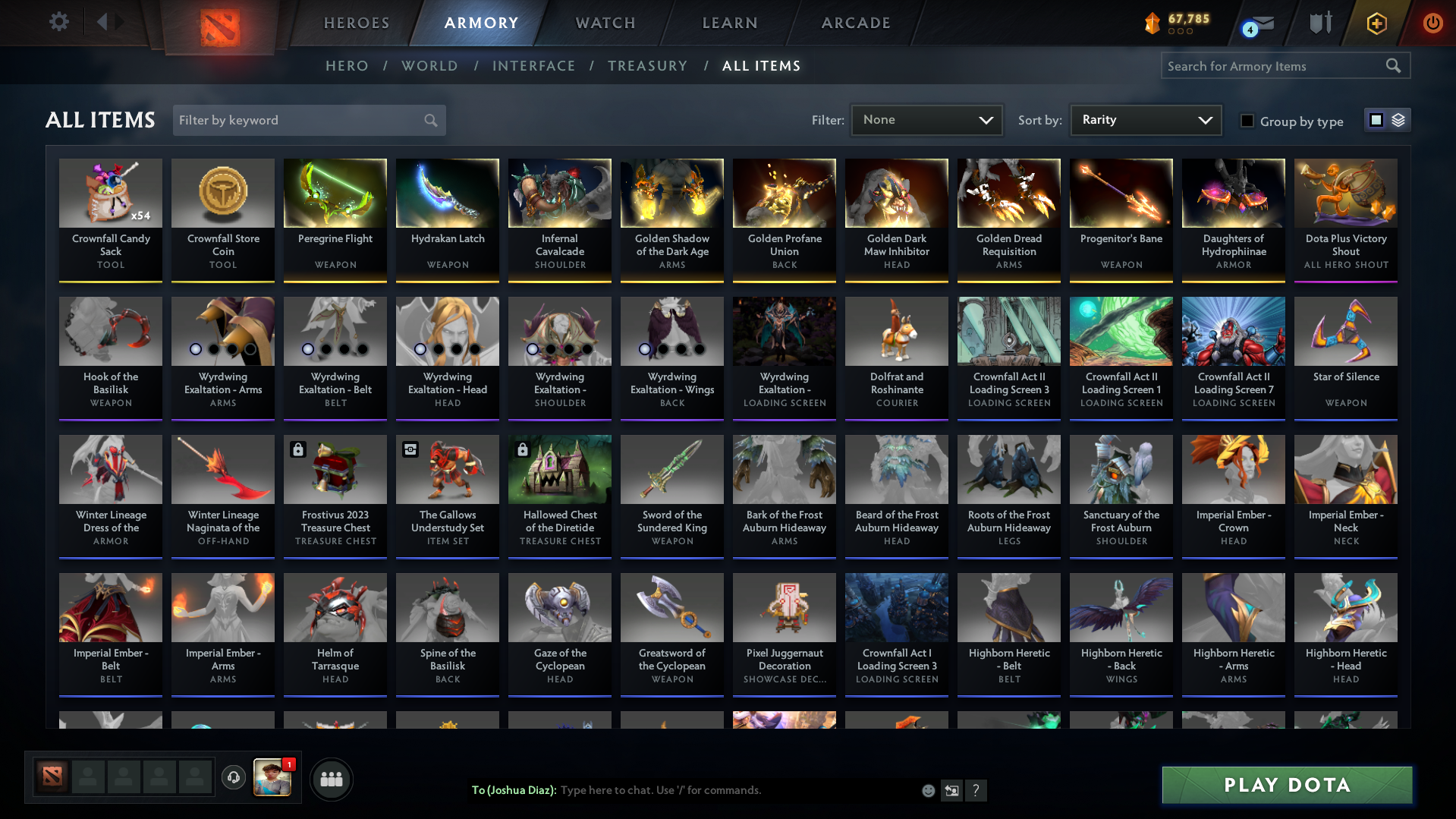Toggle the grid view display icon

[x=1376, y=120]
